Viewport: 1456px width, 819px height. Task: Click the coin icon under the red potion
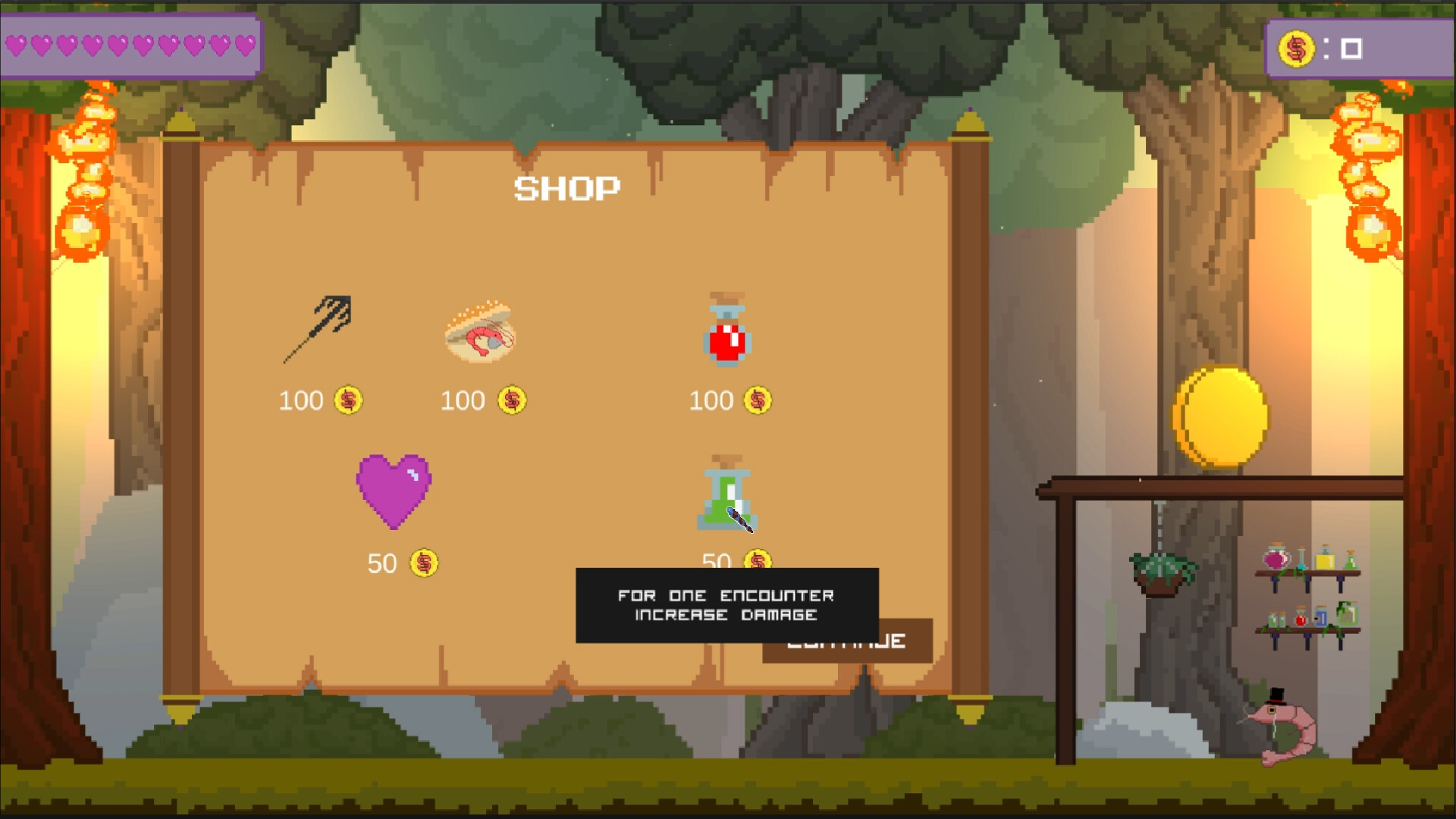tap(758, 401)
